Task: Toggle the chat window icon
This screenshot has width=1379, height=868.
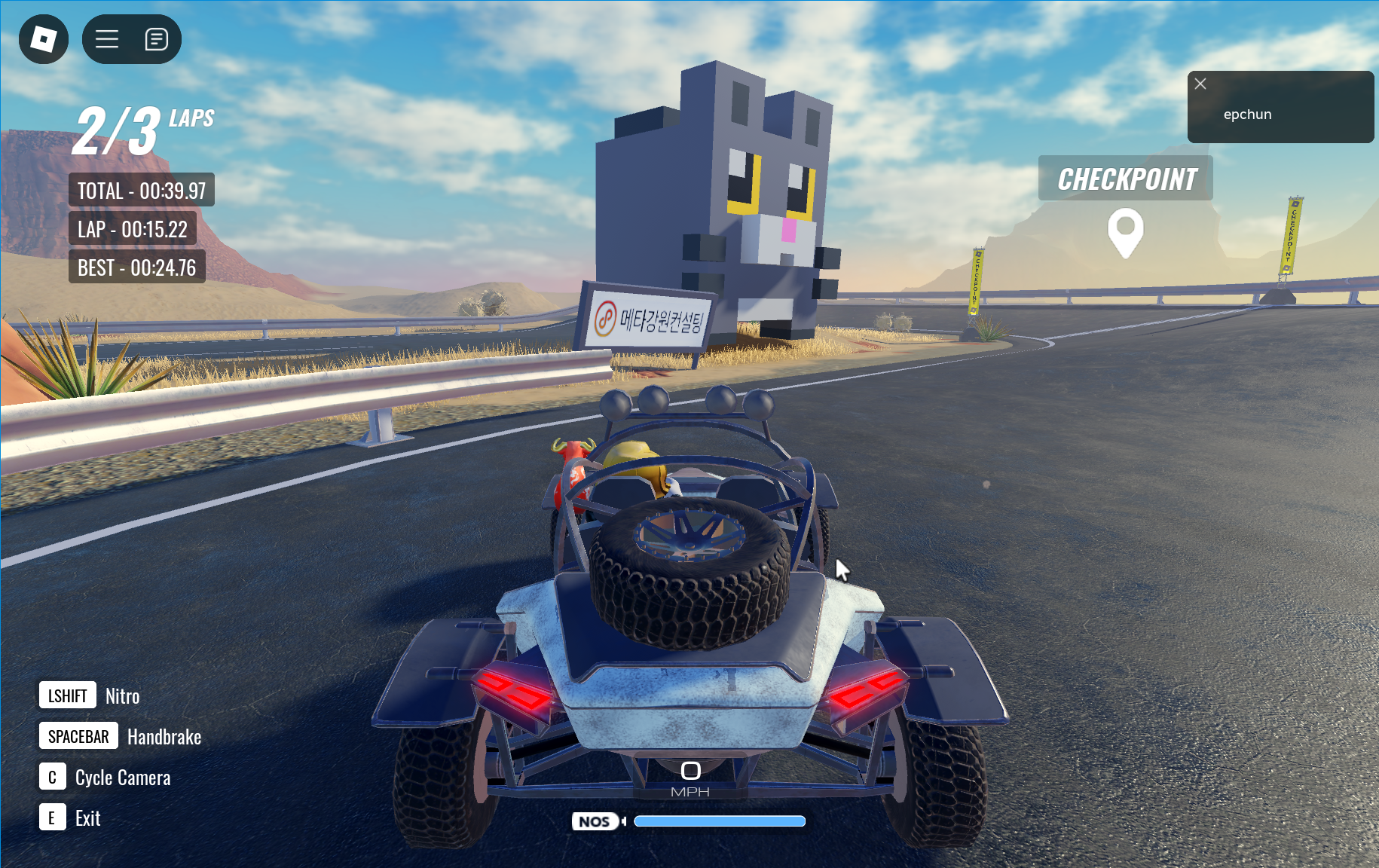Action: (x=156, y=39)
